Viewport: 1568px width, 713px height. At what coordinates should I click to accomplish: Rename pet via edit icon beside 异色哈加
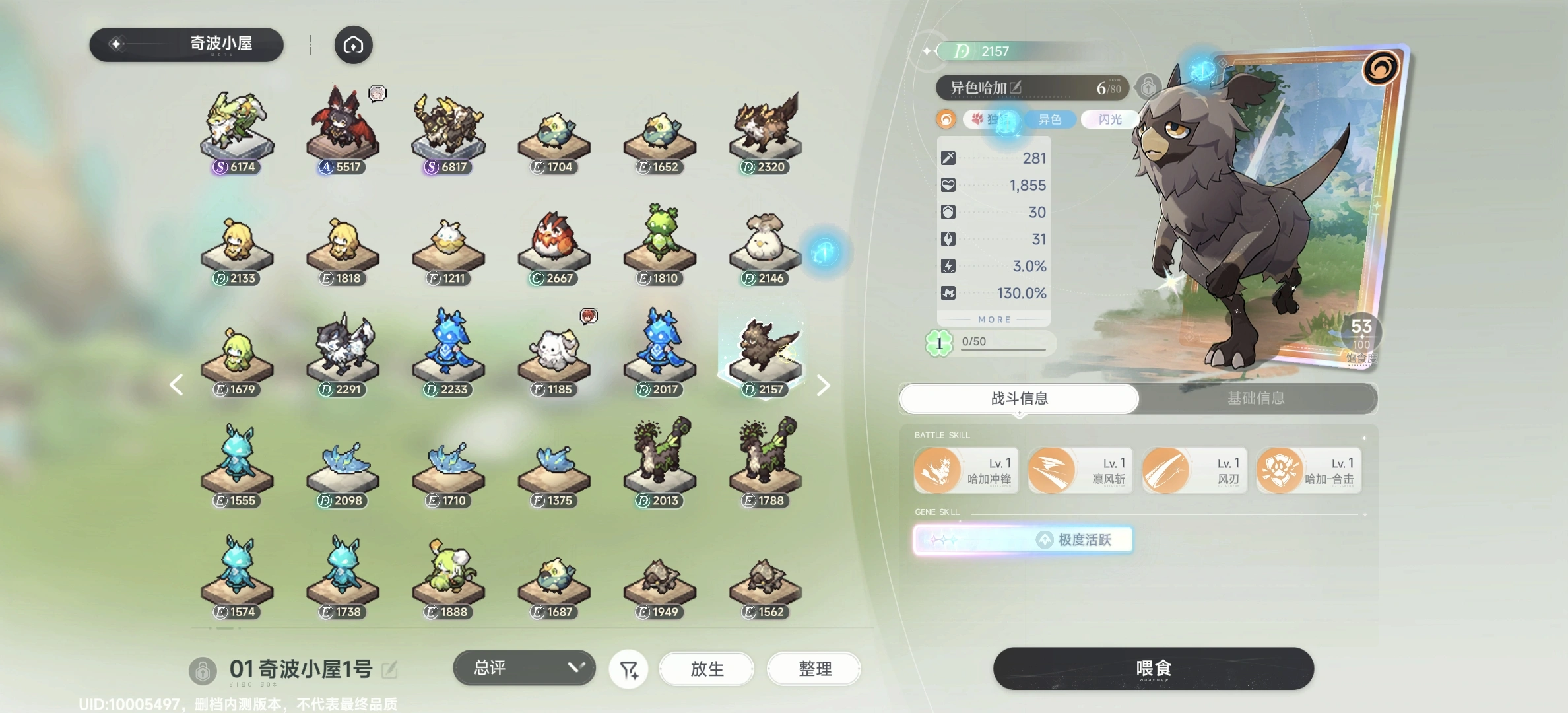tap(1016, 87)
